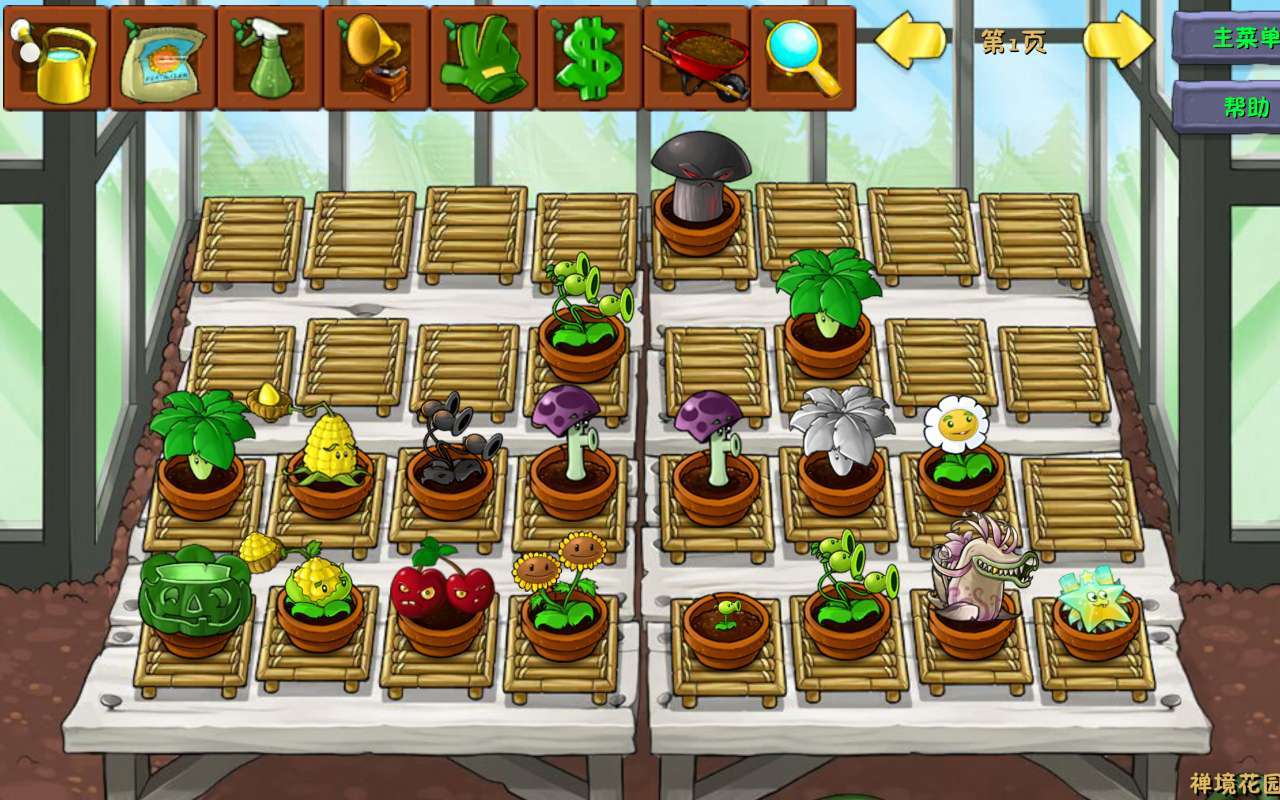Pick up the golden watering can
This screenshot has height=800, width=1280.
tap(56, 58)
